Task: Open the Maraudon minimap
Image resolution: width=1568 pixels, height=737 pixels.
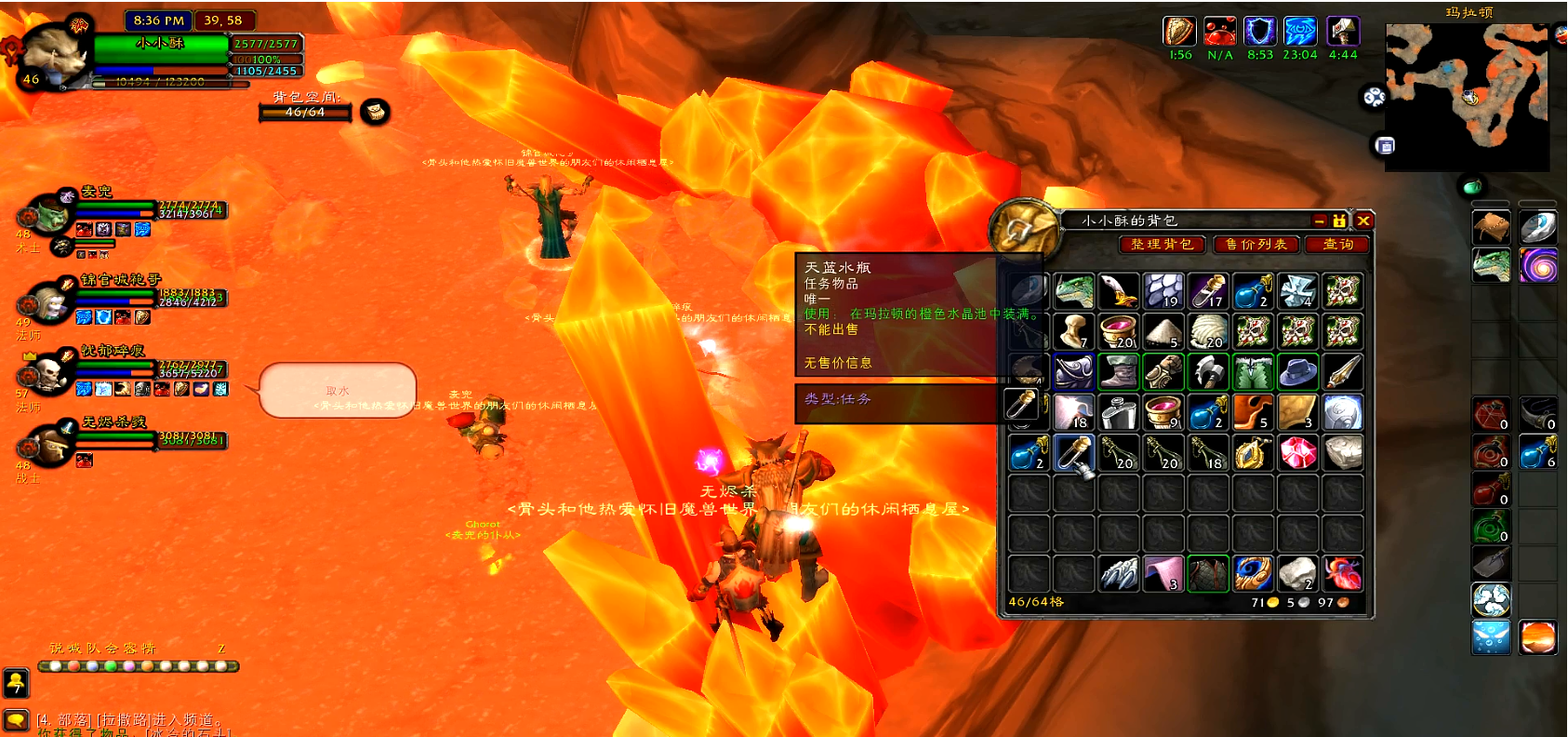Action: tap(1468, 97)
